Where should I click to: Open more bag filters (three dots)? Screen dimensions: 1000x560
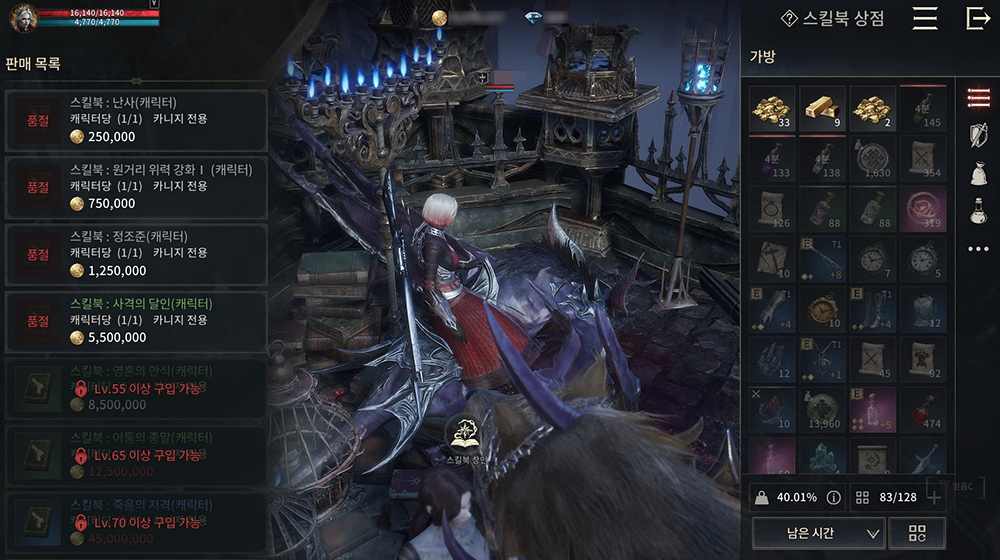pyautogui.click(x=978, y=248)
